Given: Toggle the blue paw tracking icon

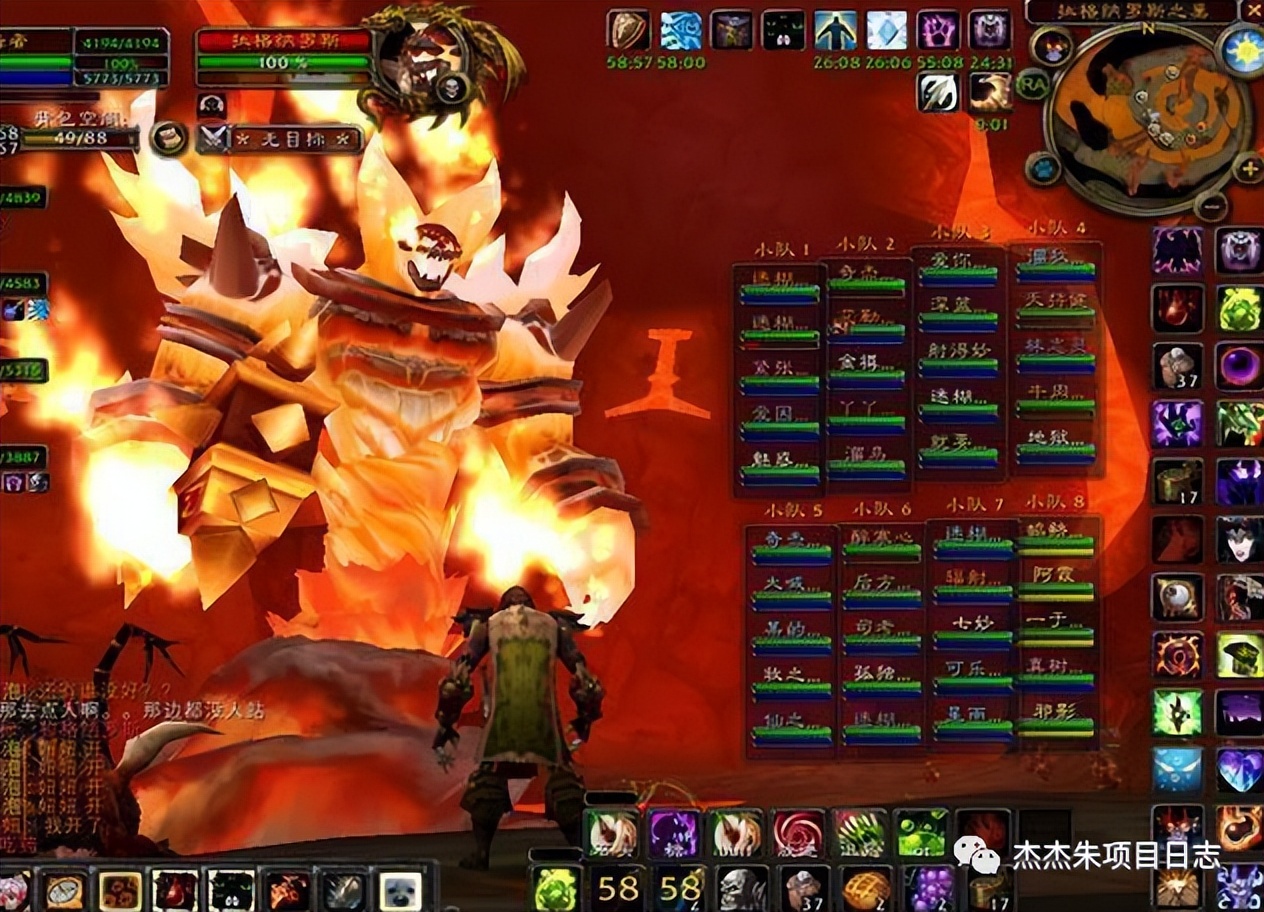Looking at the screenshot, I should [x=1042, y=168].
